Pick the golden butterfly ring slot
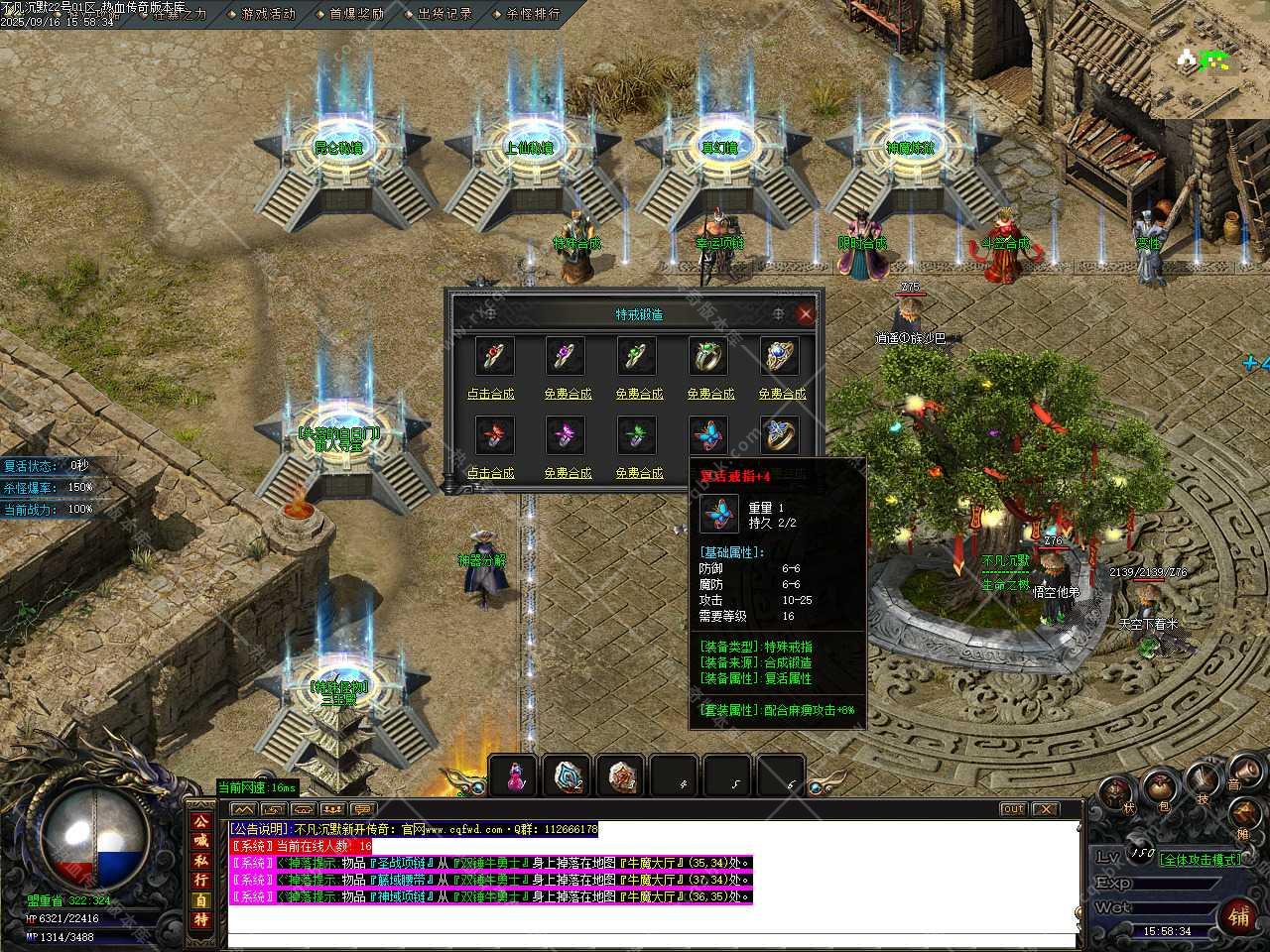Screen dimensions: 1270x952 click(780, 435)
